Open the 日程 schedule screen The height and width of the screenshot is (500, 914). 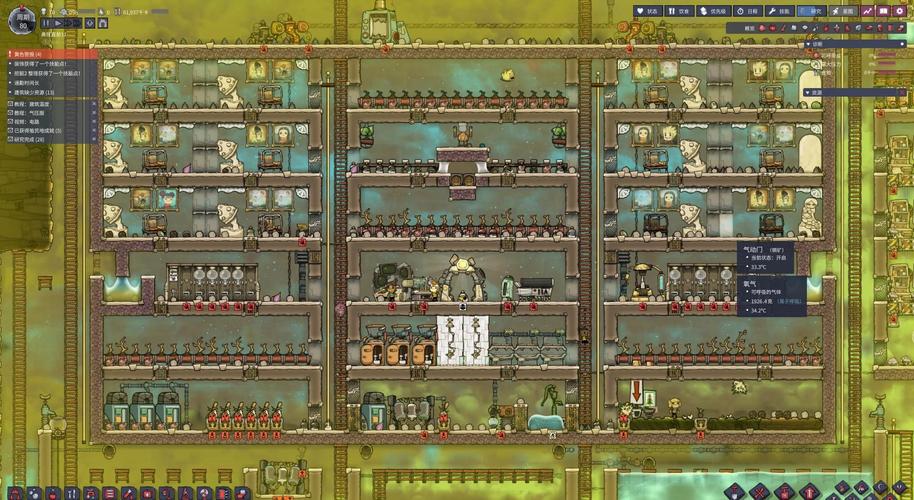click(x=748, y=11)
